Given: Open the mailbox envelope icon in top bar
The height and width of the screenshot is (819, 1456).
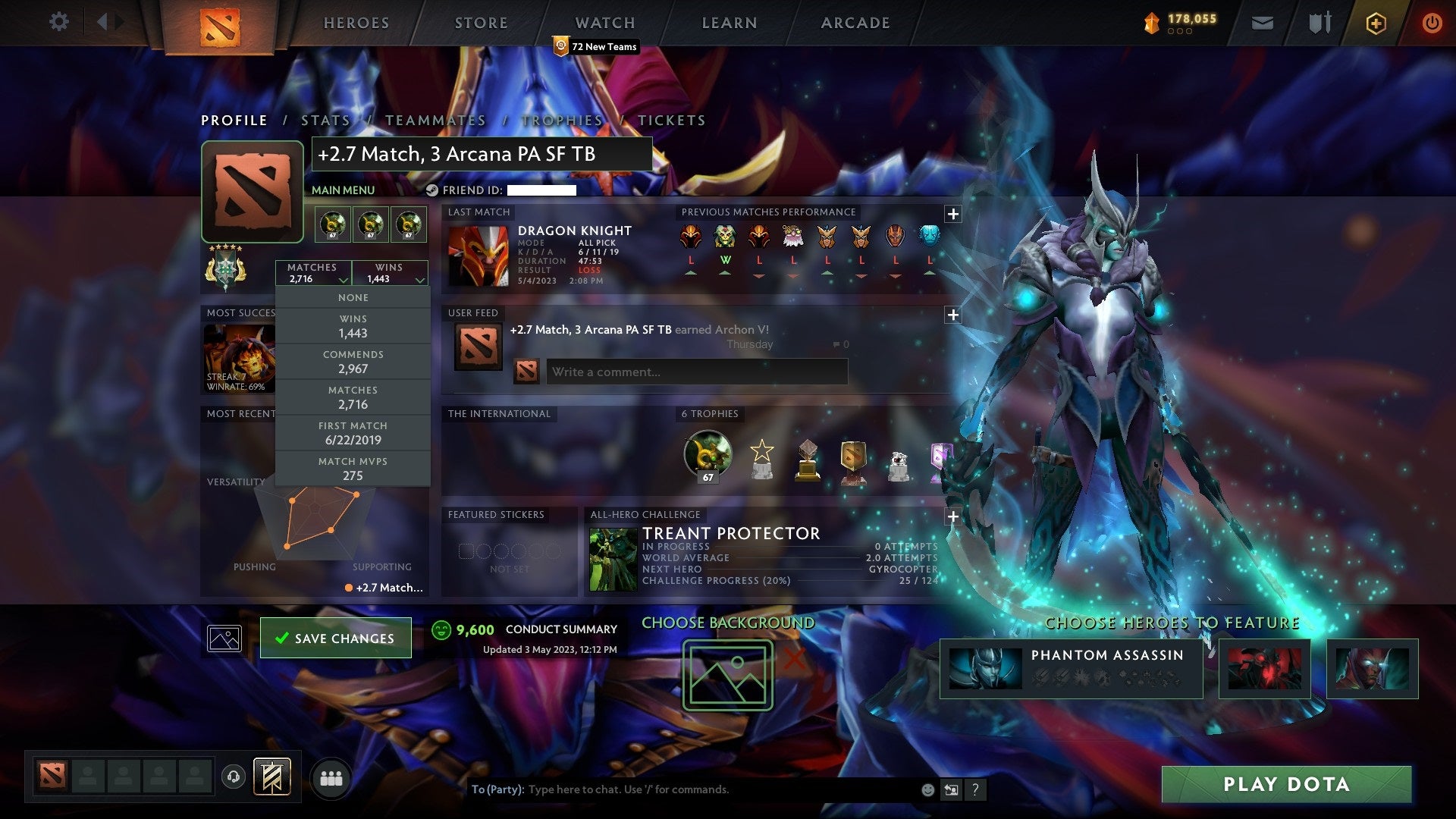Looking at the screenshot, I should click(x=1263, y=23).
